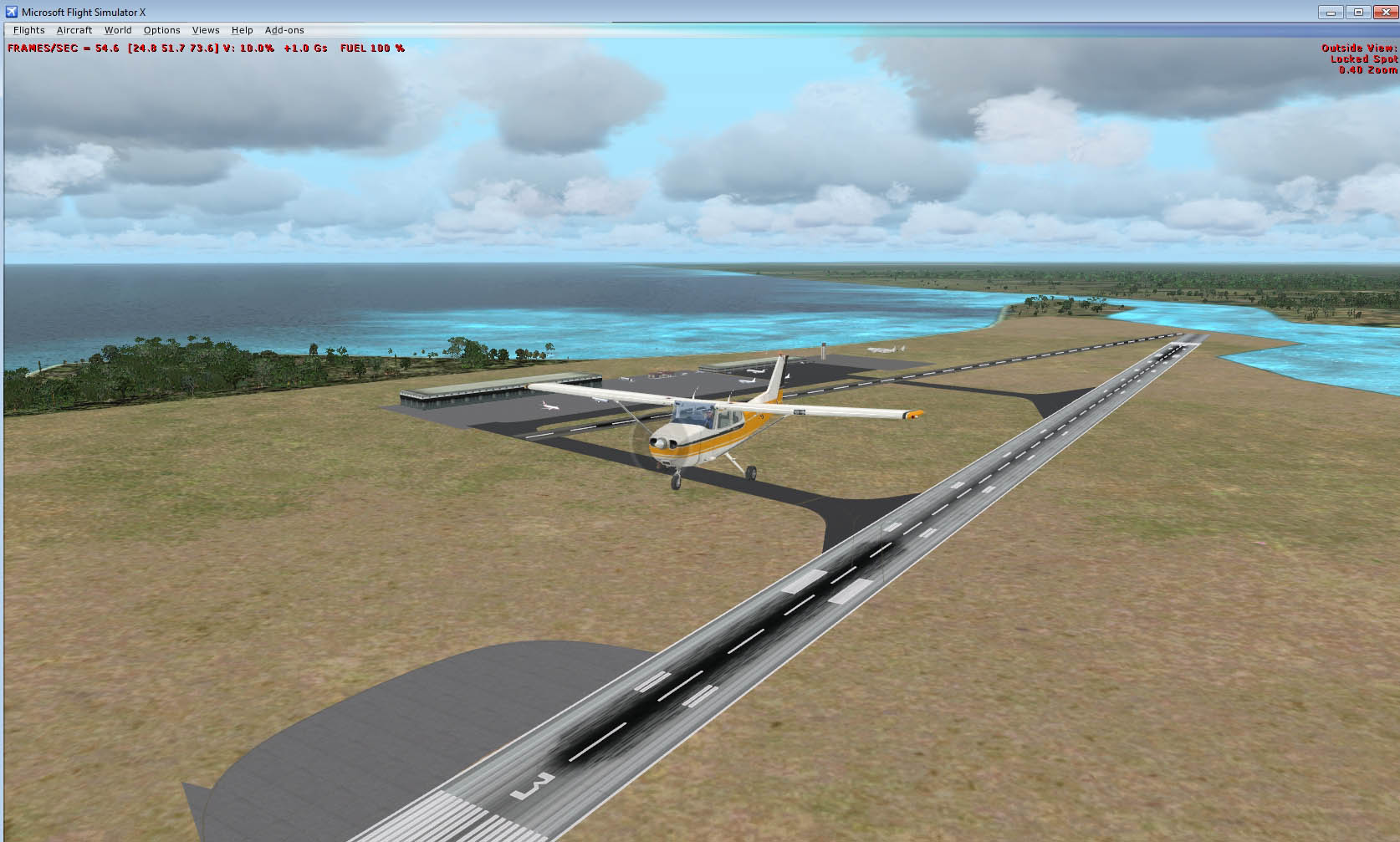The image size is (1400, 842).
Task: Maximize the Flight Simulator X window
Action: 1358,12
